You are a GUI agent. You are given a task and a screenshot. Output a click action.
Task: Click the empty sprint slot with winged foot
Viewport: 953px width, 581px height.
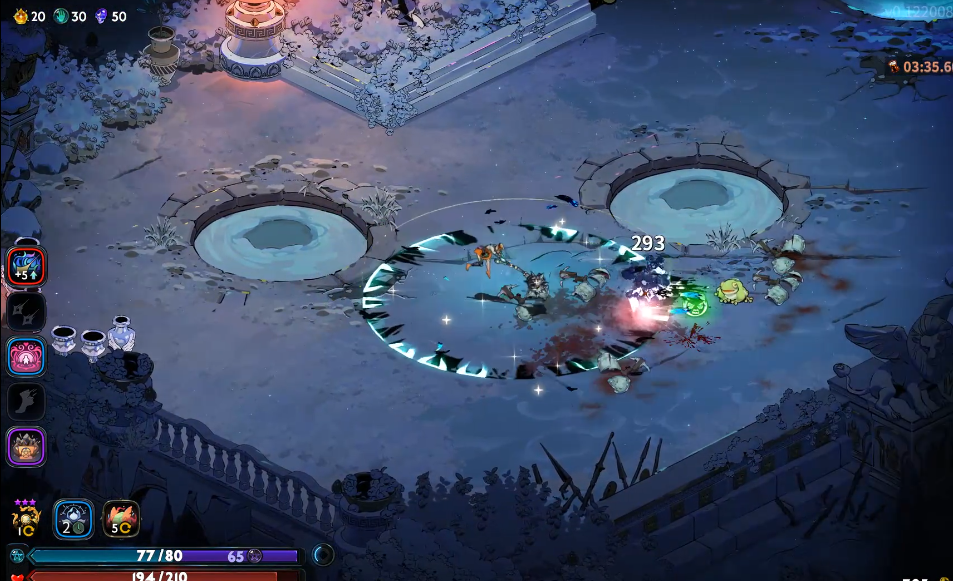[24, 401]
